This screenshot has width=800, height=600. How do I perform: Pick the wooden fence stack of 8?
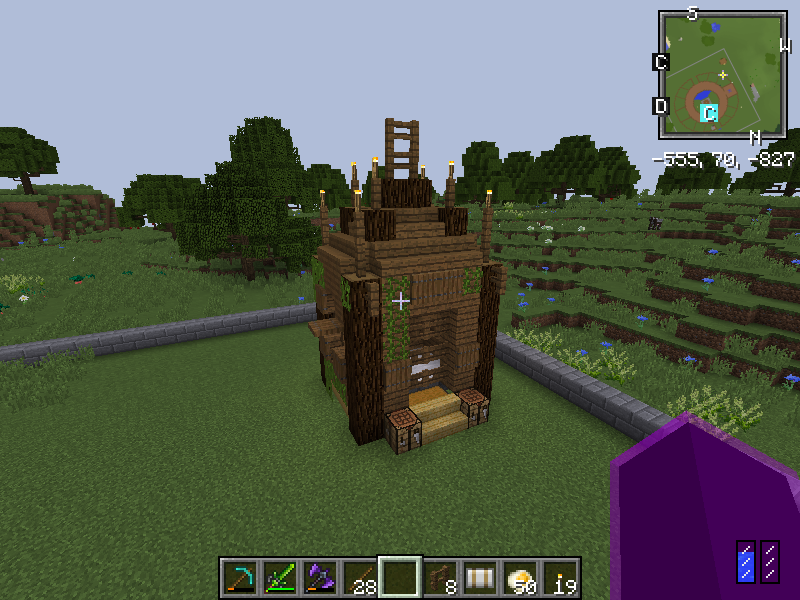pos(440,577)
